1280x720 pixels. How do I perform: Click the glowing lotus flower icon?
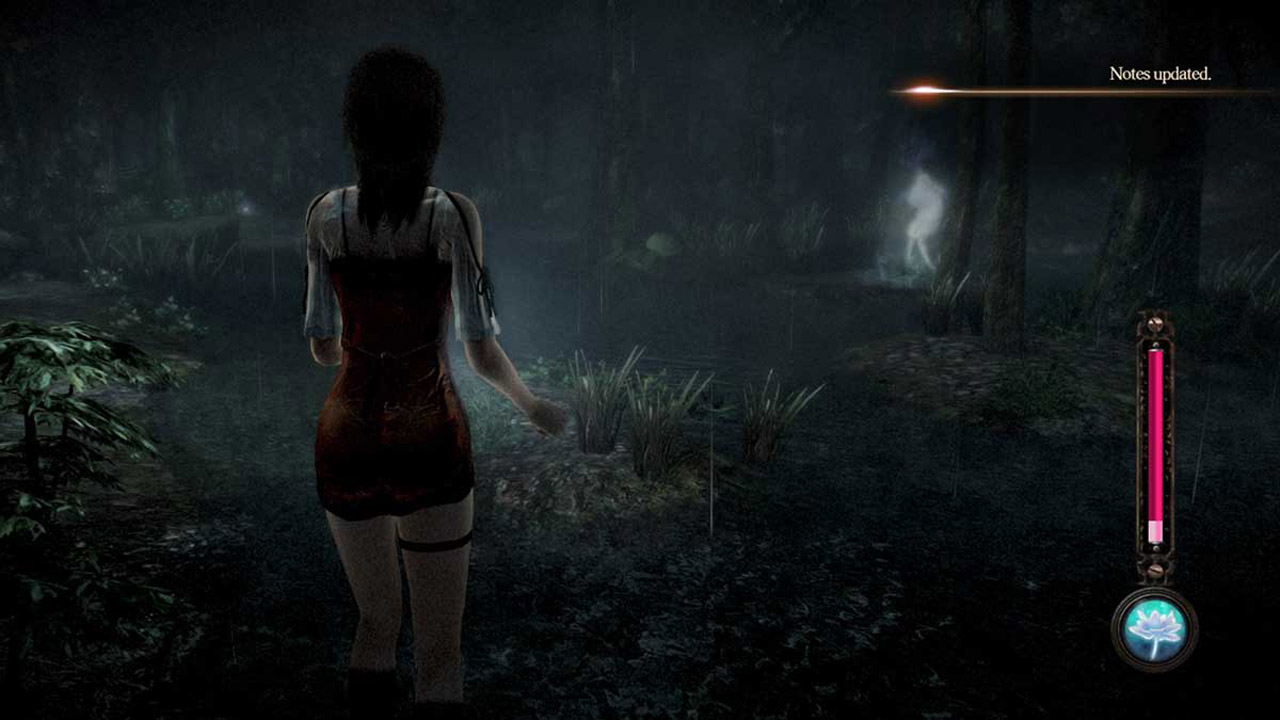tap(1155, 628)
